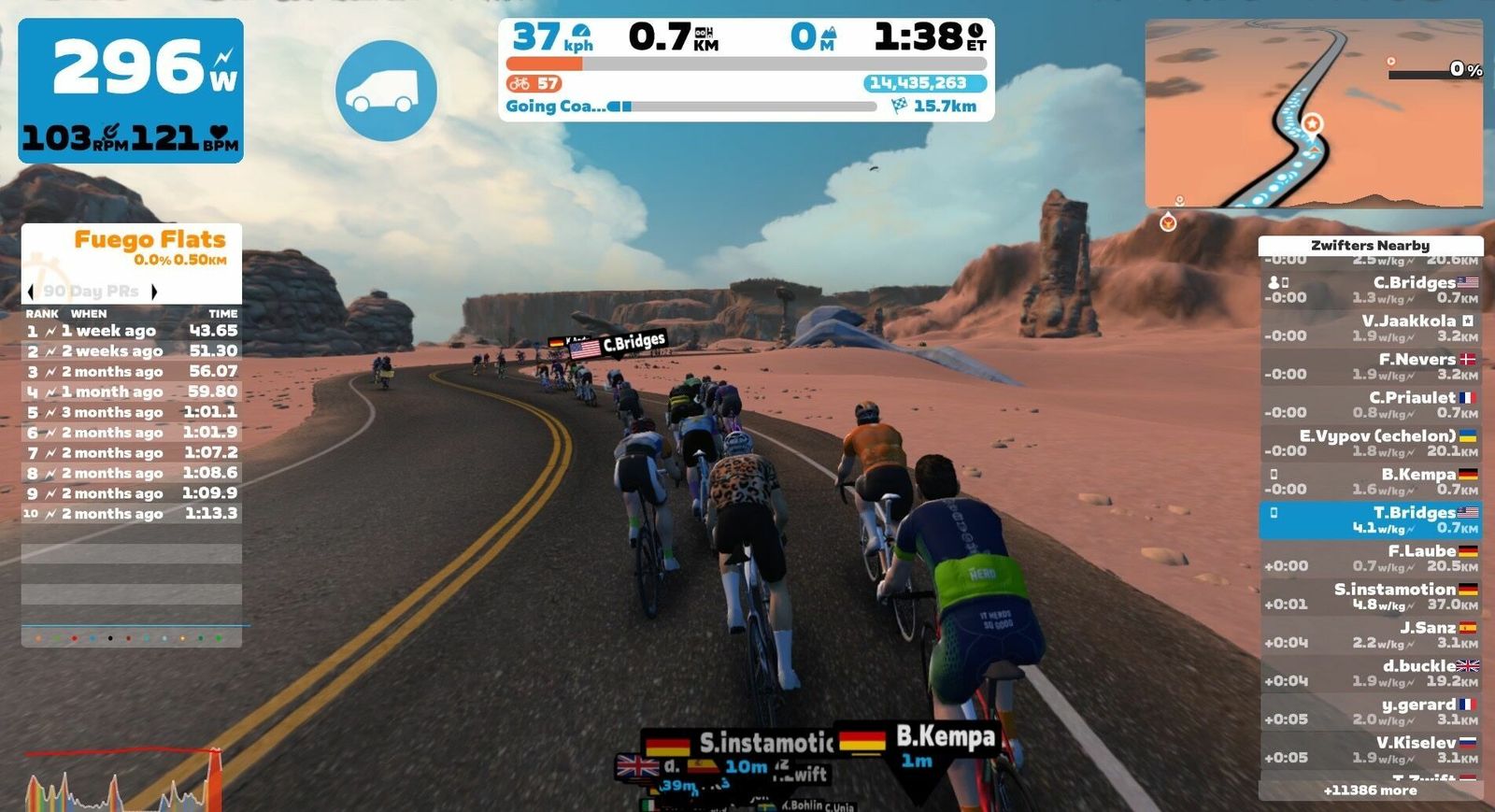Click B.Kempa in Zwifters Nearby list

pos(1370,481)
